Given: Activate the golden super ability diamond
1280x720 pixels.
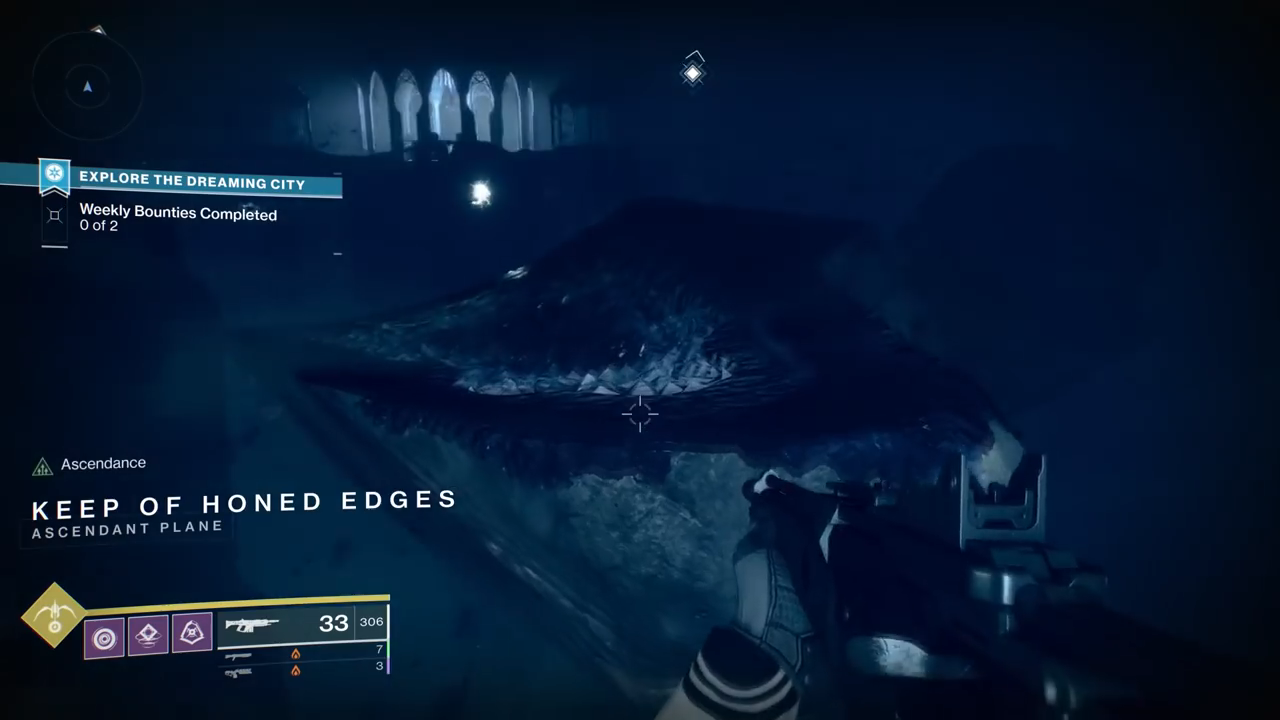Looking at the screenshot, I should [54, 615].
